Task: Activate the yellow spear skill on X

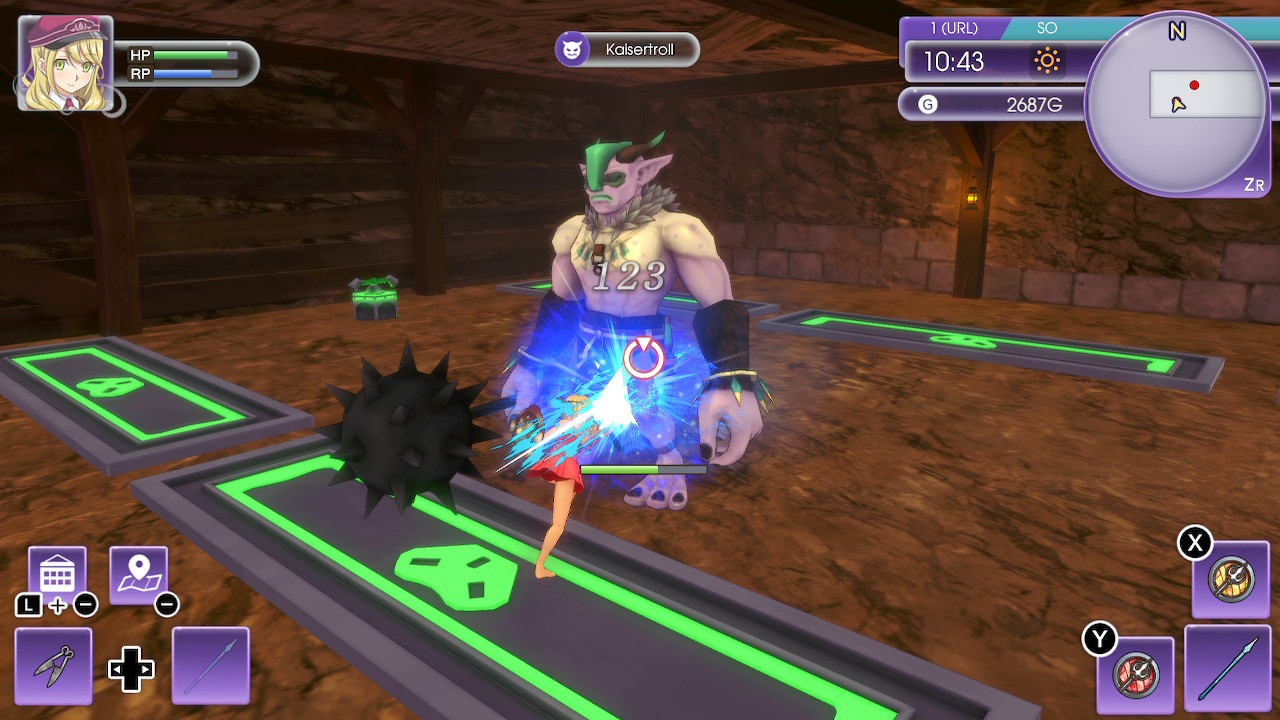Action: pyautogui.click(x=1231, y=580)
